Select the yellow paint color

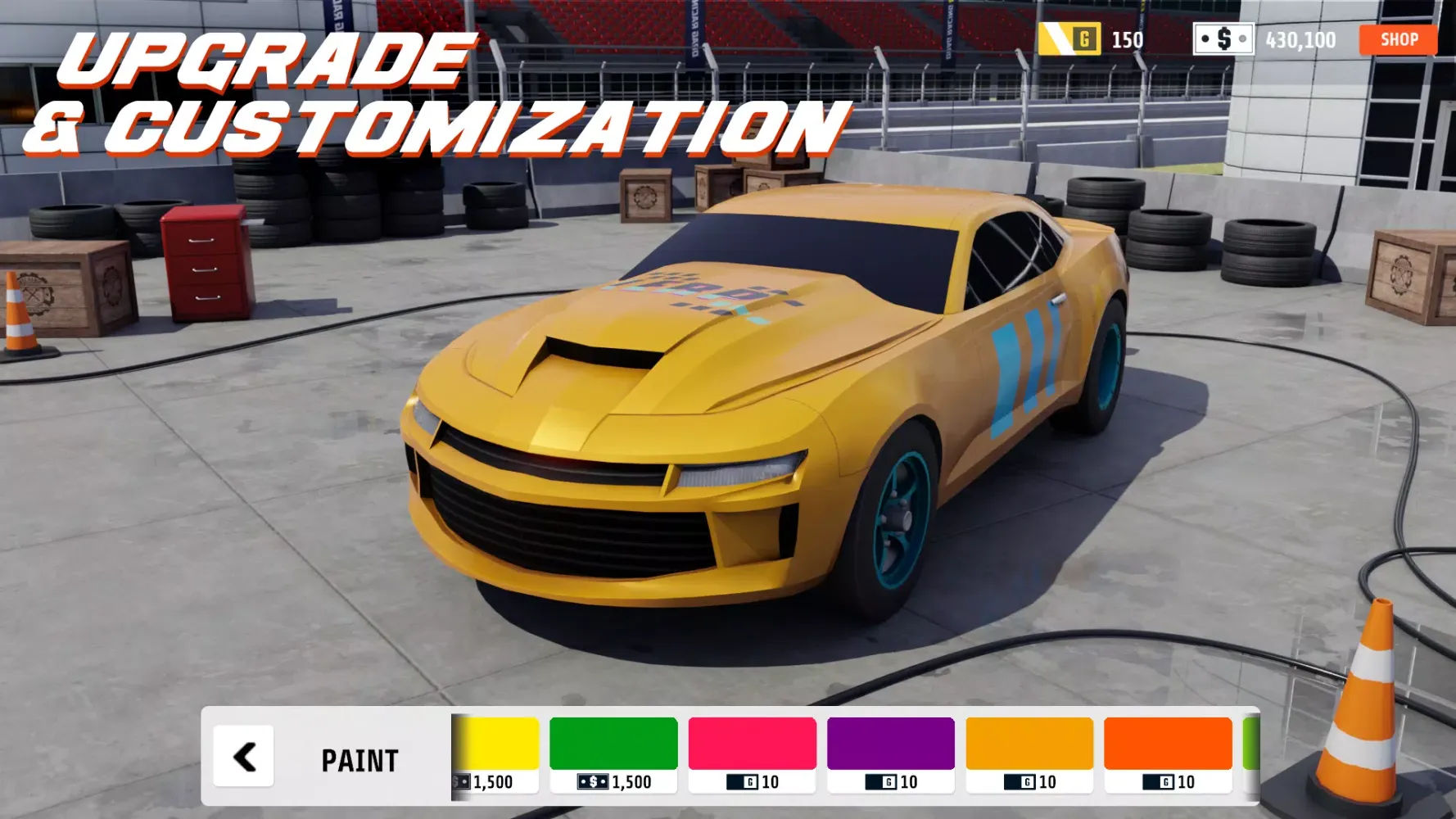497,744
